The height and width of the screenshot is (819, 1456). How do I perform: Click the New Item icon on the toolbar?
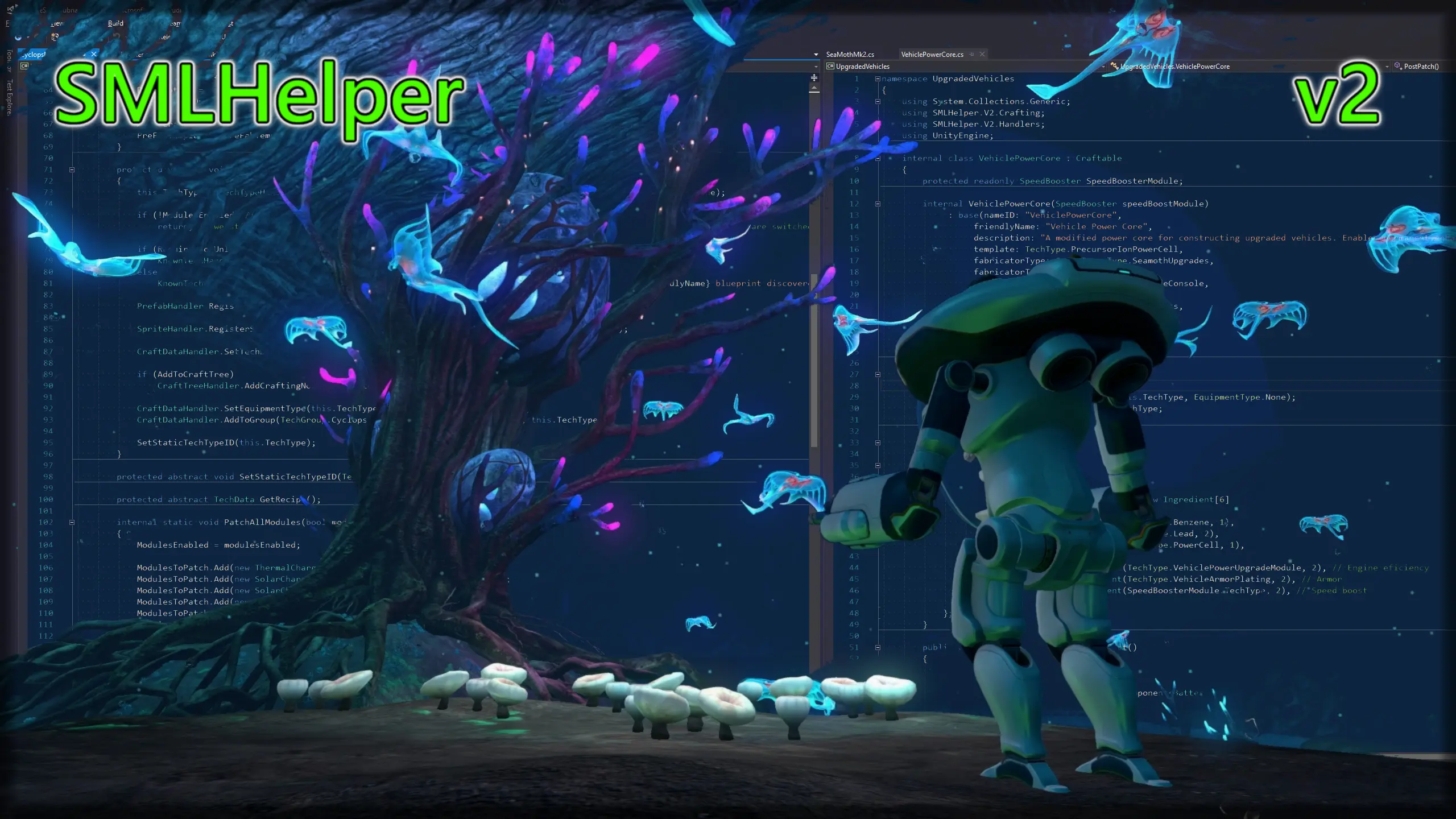55,36
